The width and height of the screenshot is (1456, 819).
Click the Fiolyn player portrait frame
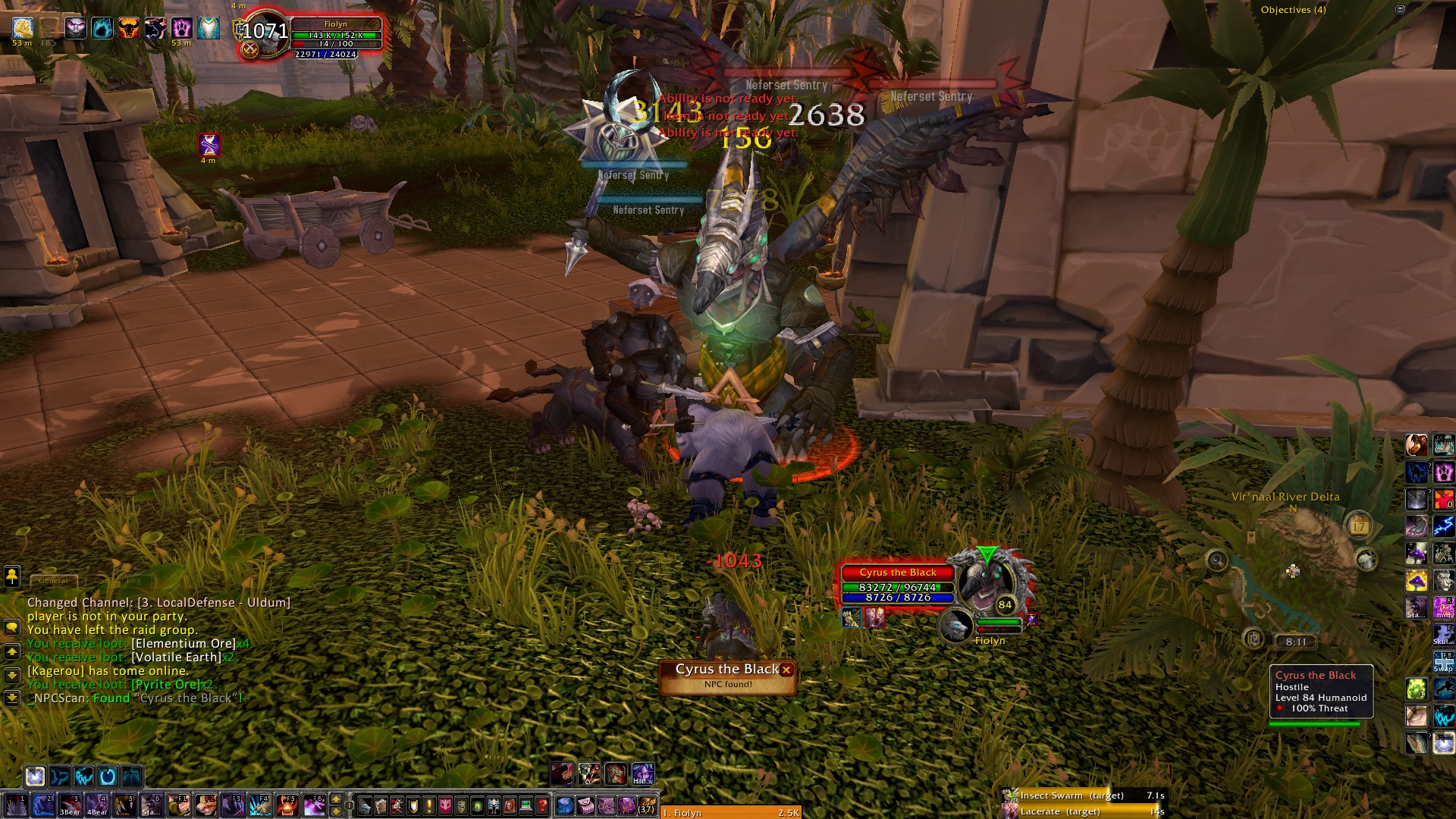pos(265,32)
